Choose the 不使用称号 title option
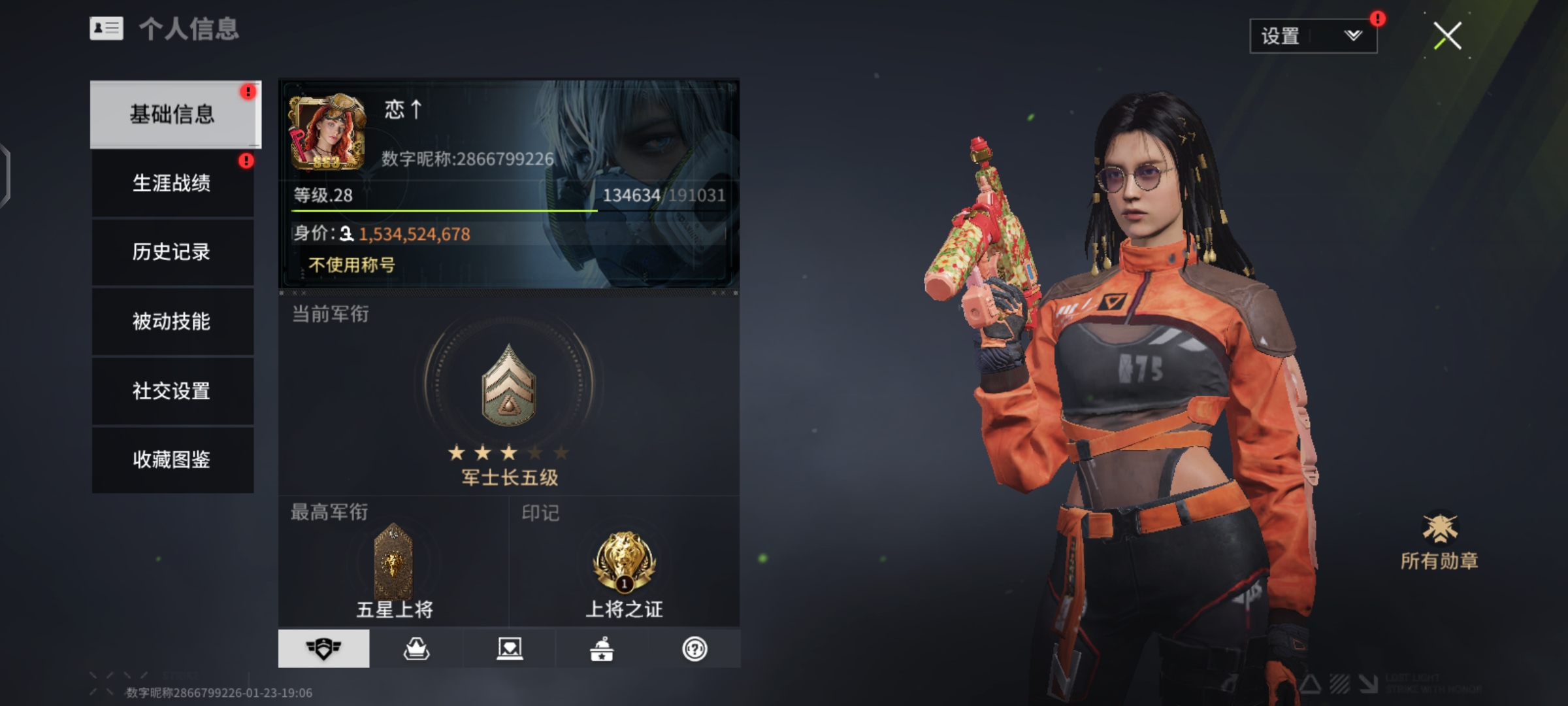 351,265
